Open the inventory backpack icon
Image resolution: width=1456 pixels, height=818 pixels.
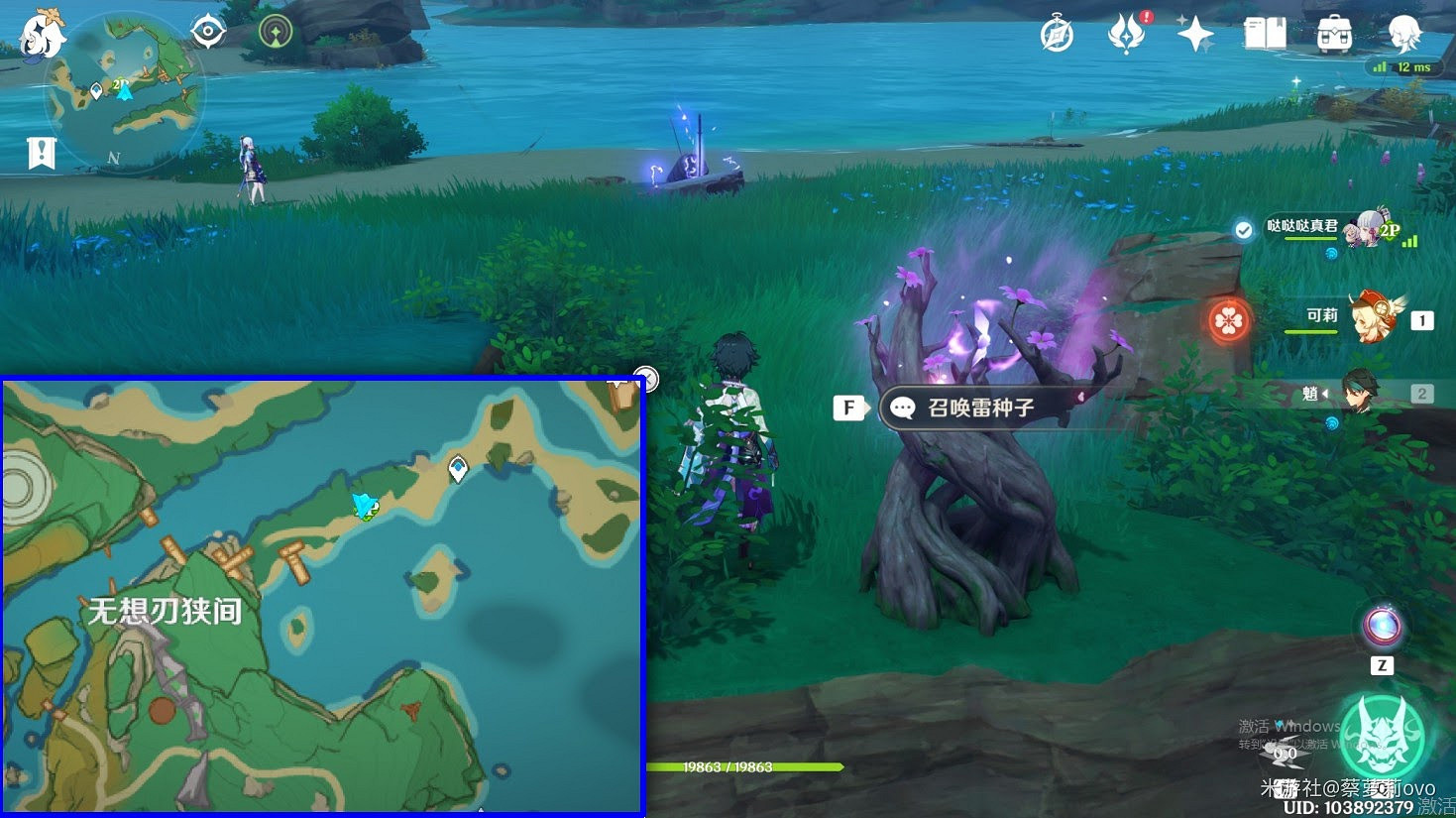[x=1333, y=33]
